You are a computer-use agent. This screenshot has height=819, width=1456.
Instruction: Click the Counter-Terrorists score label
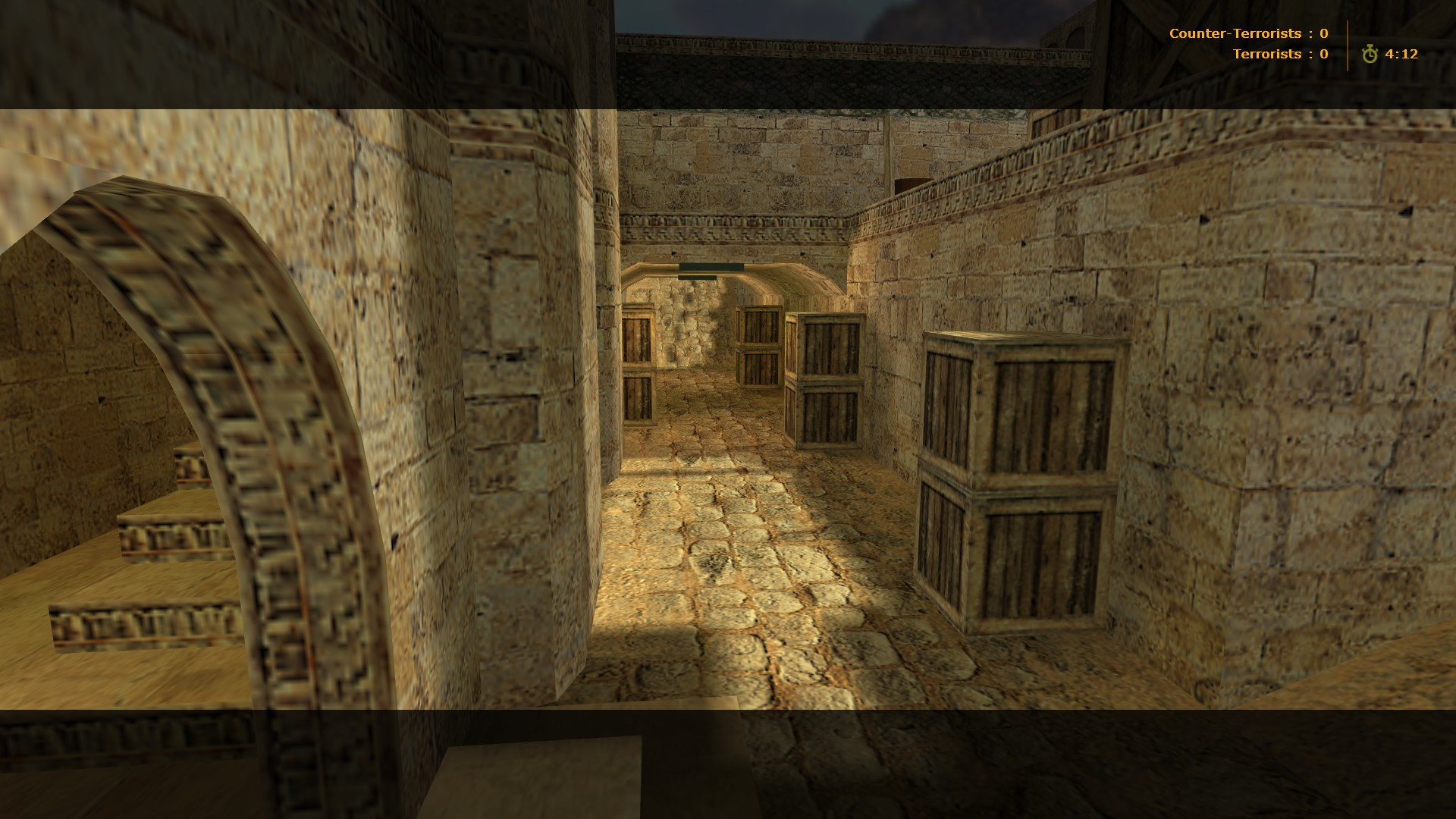point(1236,33)
